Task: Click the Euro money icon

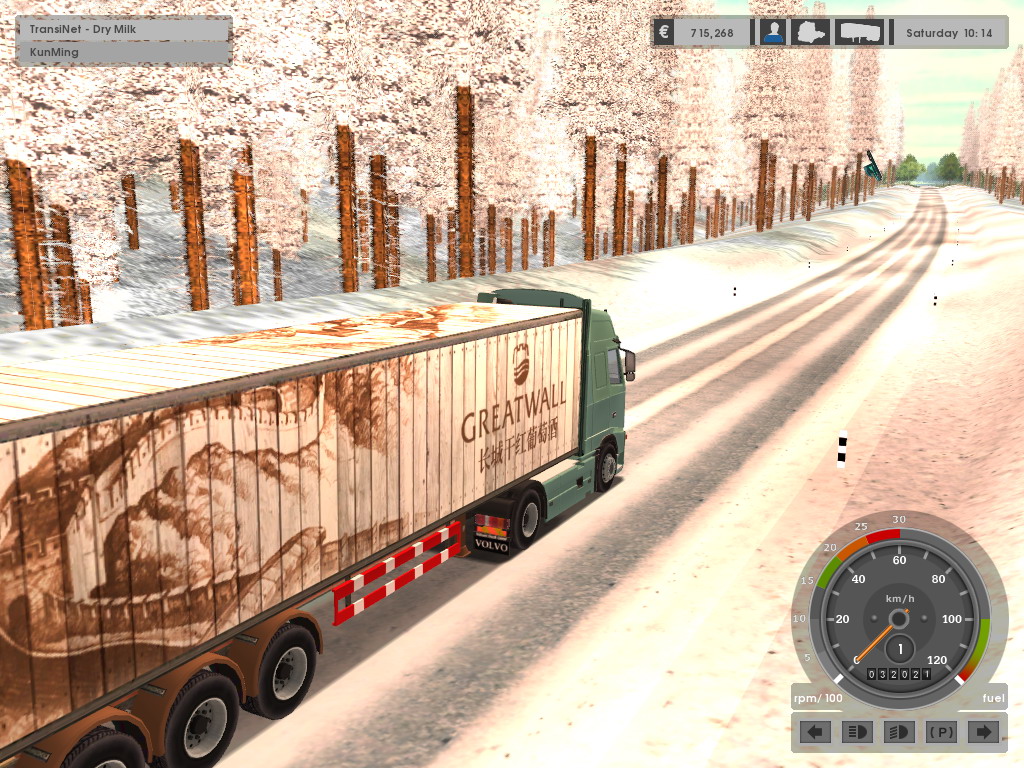Action: click(x=664, y=32)
